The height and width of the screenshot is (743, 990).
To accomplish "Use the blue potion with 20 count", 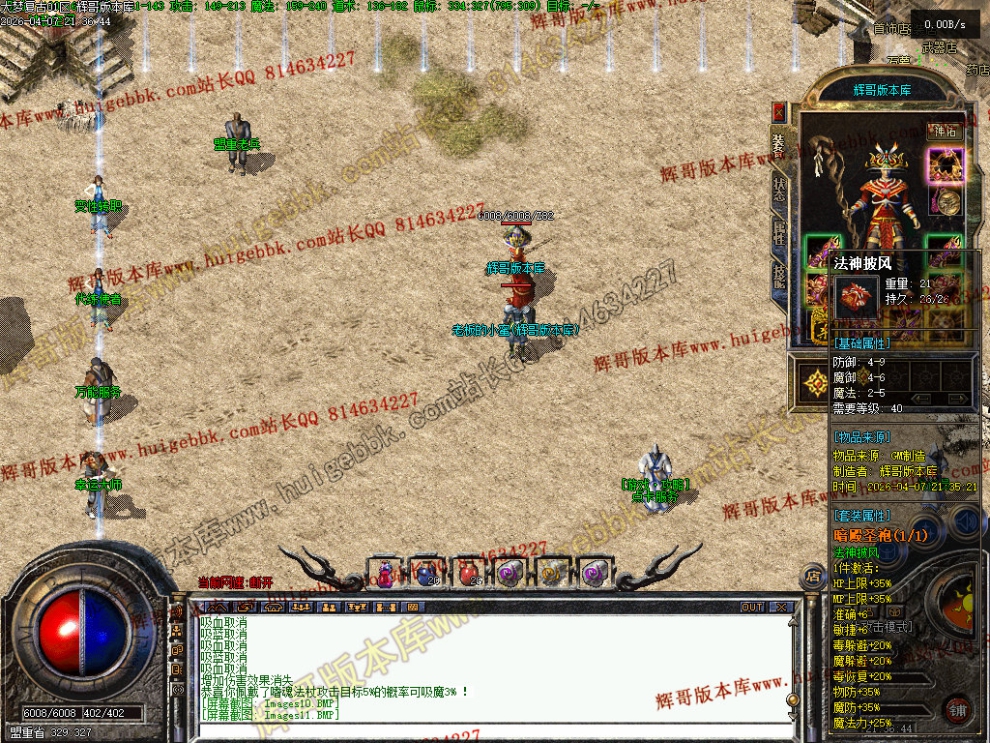I will coord(426,573).
